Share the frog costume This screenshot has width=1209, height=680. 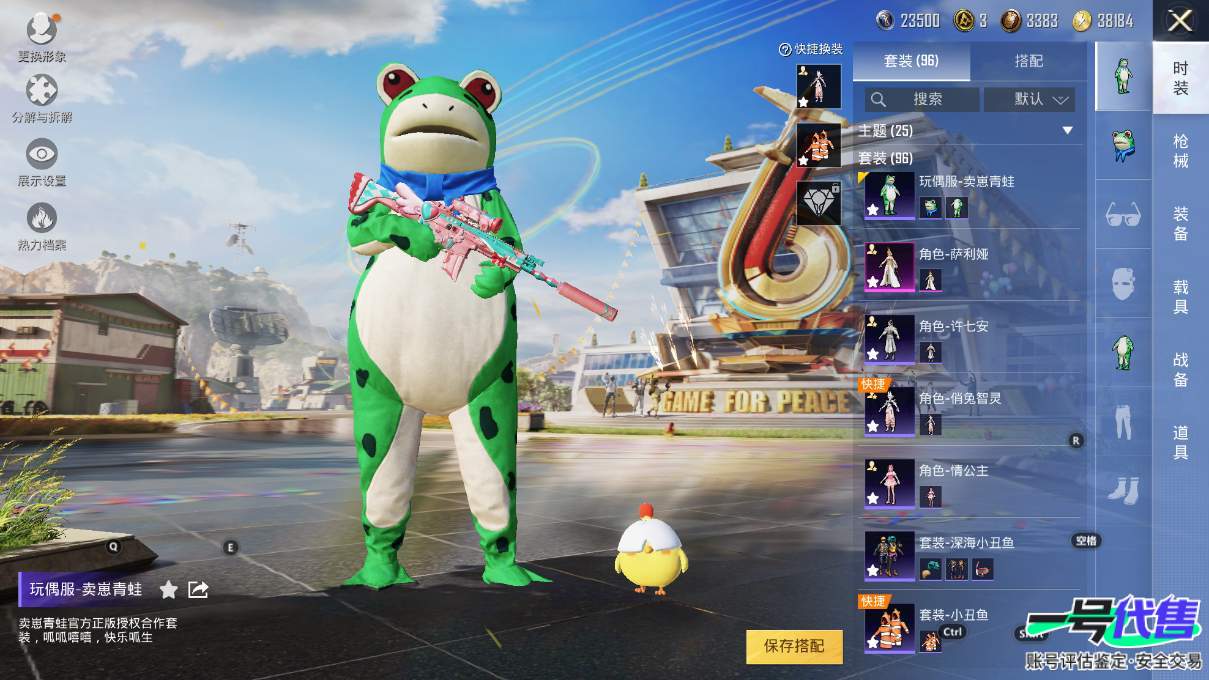click(x=198, y=590)
